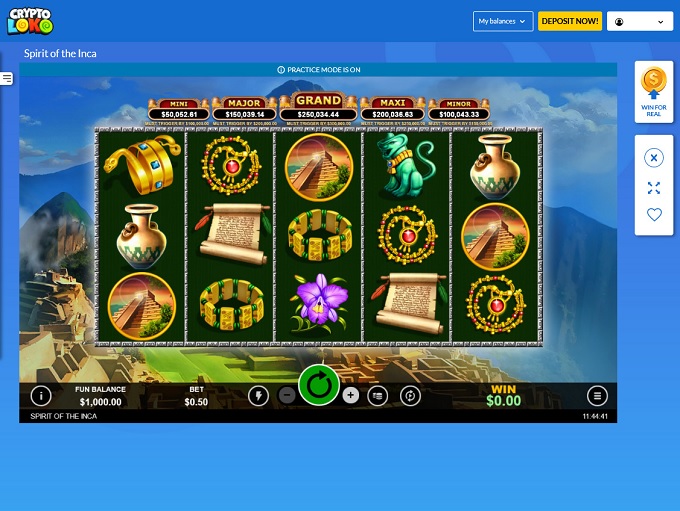Open the info paytable button
680x511 pixels.
pyautogui.click(x=41, y=395)
